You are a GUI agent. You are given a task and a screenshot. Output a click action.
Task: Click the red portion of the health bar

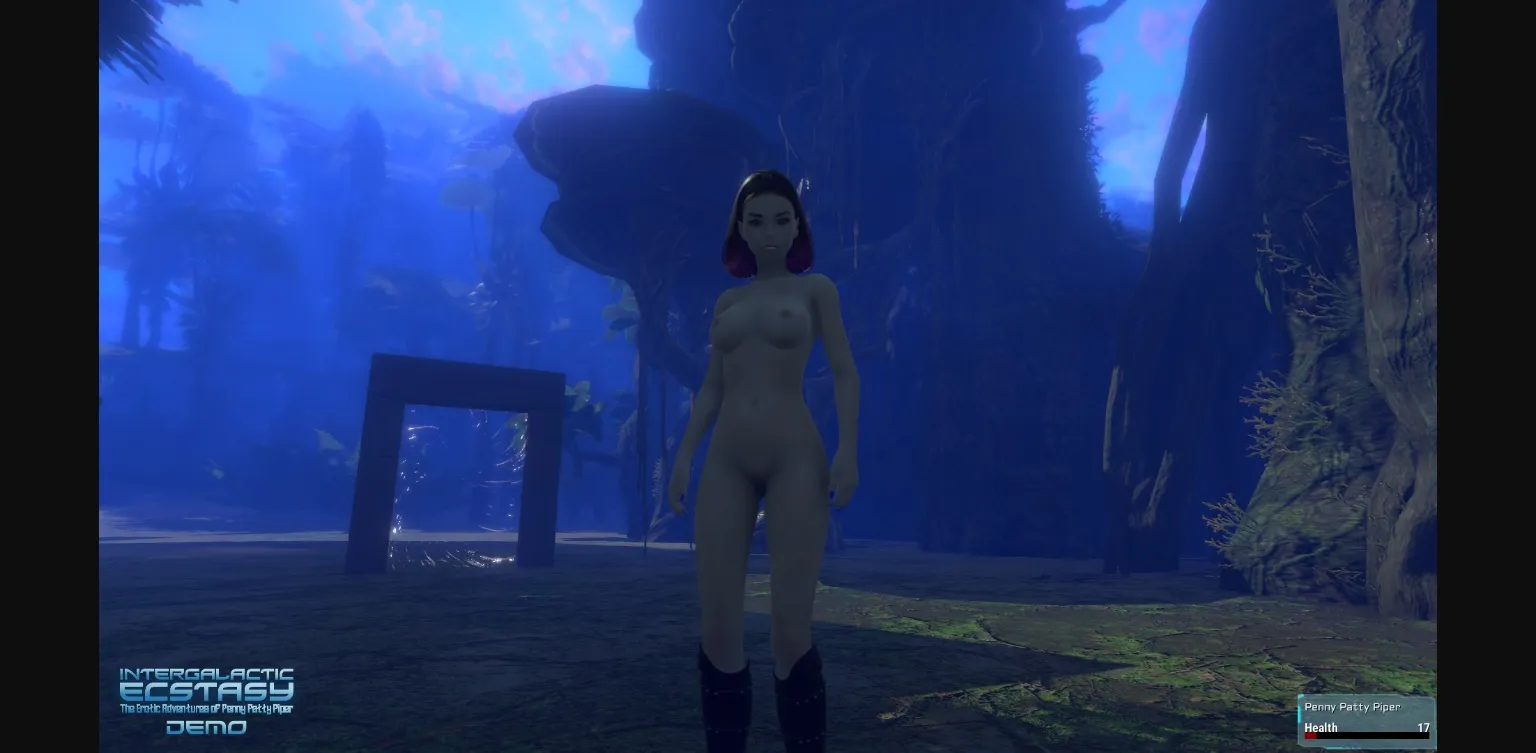(1310, 736)
